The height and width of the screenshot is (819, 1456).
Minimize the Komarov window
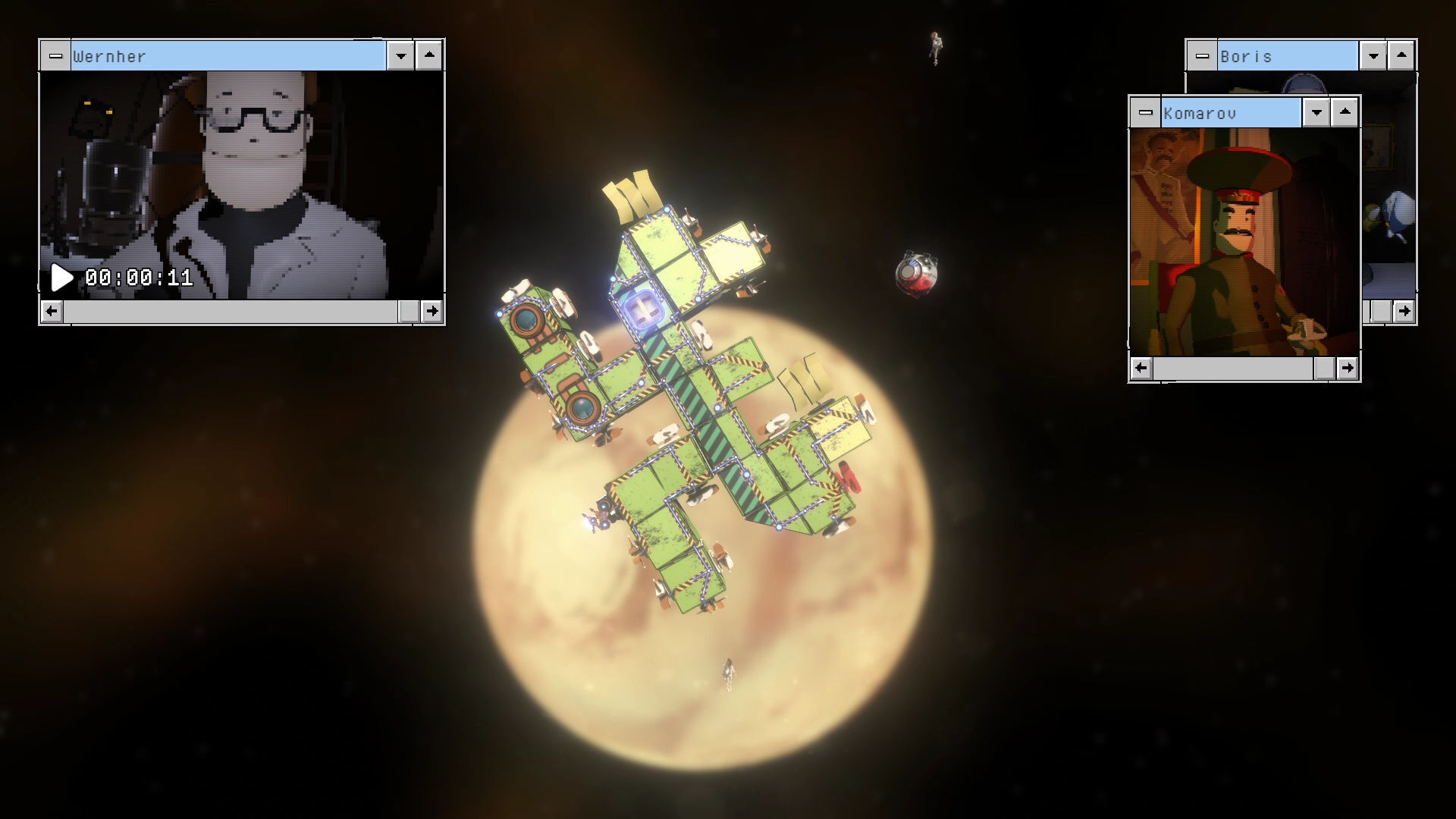[1145, 113]
